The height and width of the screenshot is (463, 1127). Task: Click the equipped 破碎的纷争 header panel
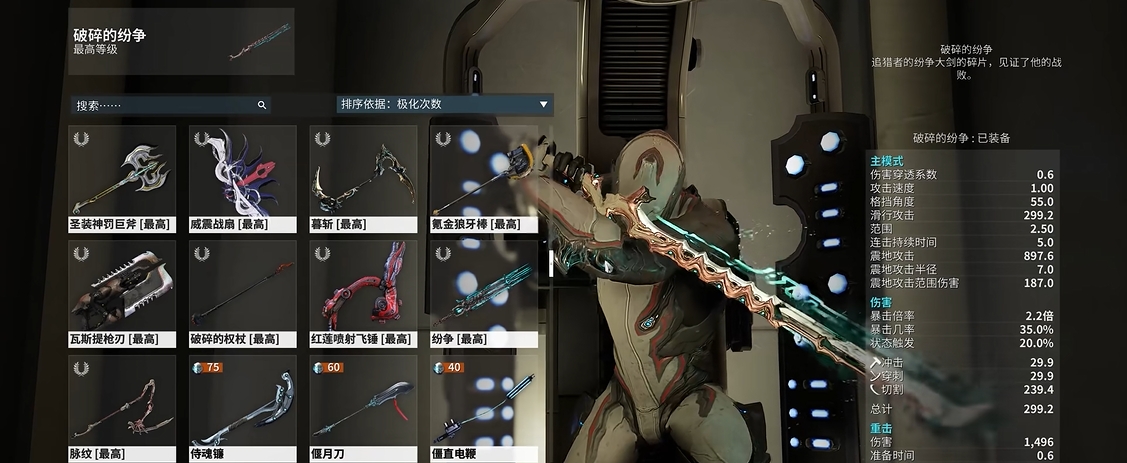(181, 42)
